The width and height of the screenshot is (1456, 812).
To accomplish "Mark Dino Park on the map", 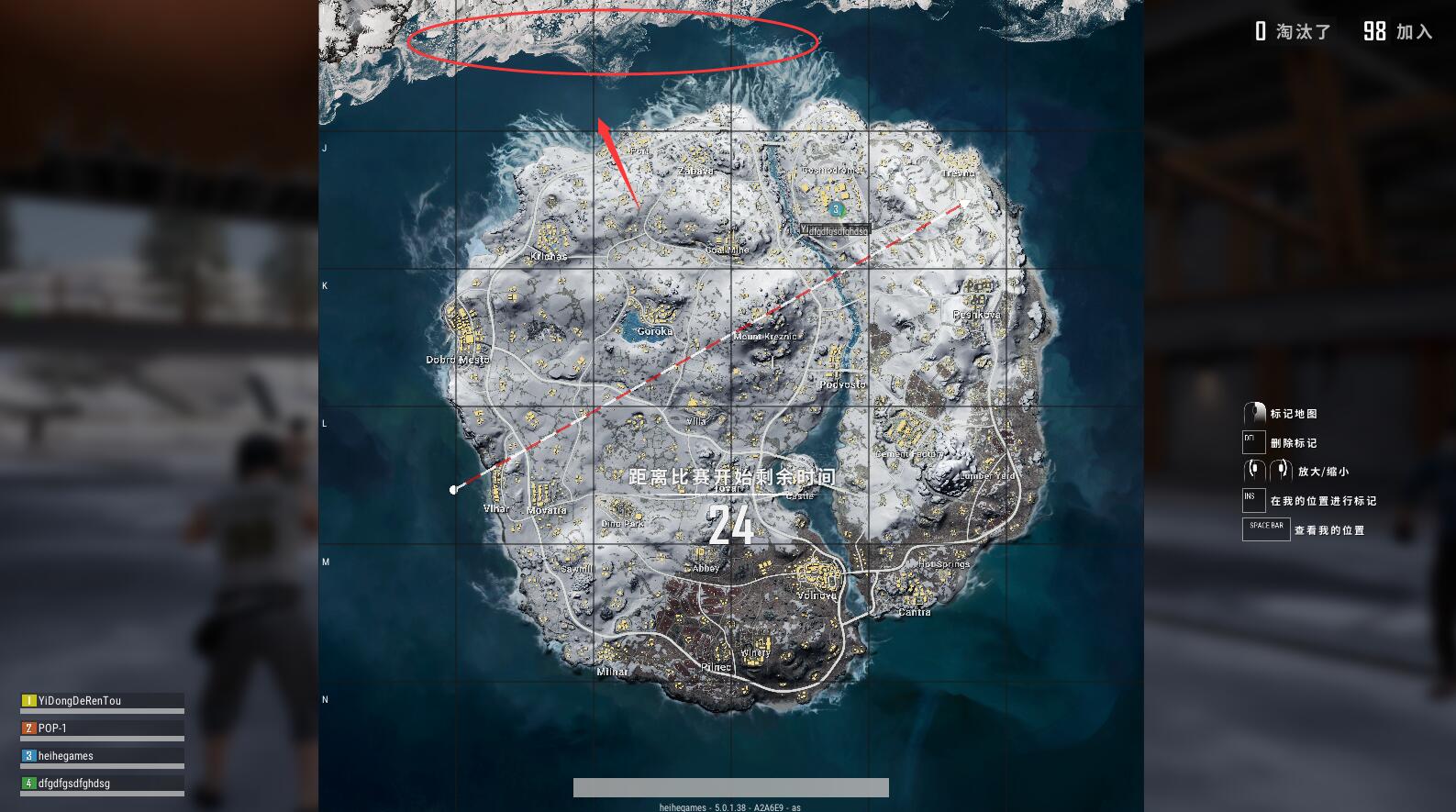I will [623, 524].
